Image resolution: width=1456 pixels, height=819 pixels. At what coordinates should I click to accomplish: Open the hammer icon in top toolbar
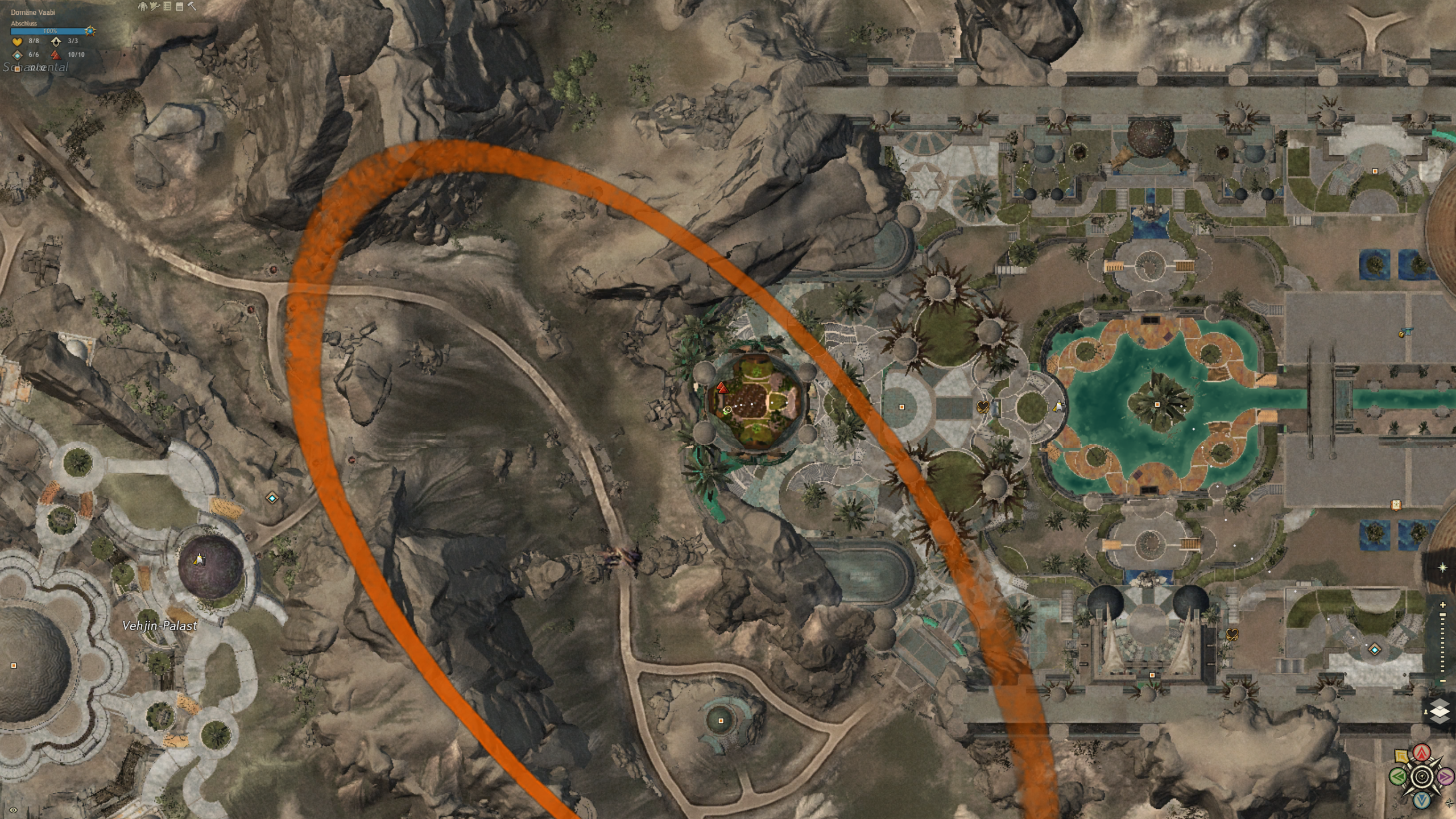pyautogui.click(x=192, y=6)
